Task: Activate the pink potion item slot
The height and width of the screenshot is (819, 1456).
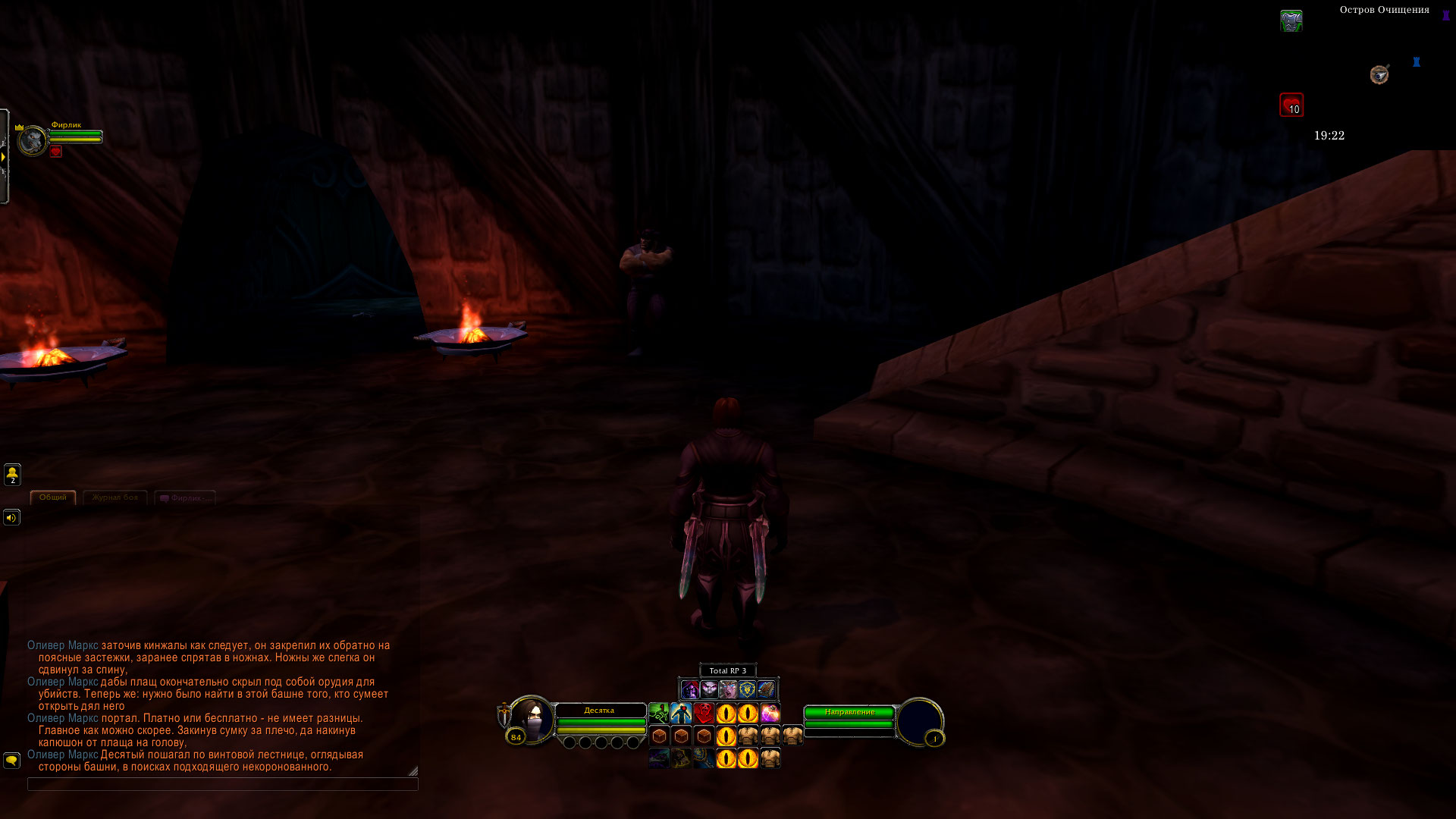Action: pos(770,714)
